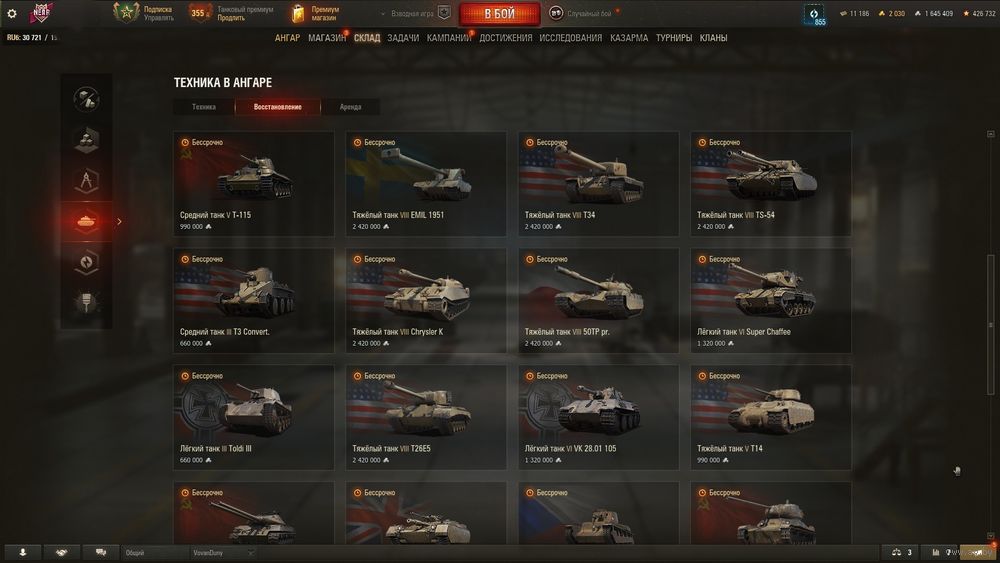Open game settings via the gear icon

12,14
